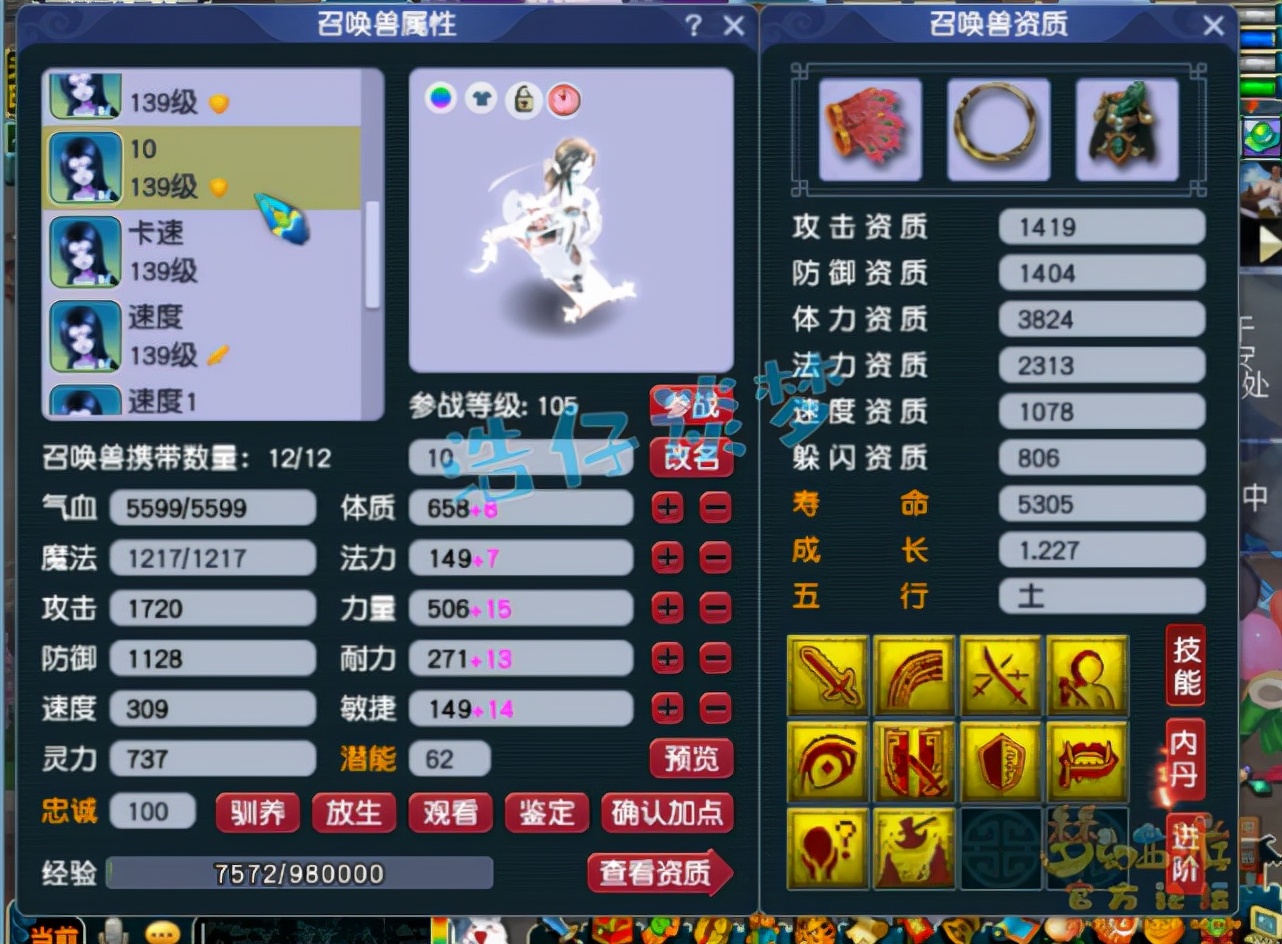
Task: Open the pet dye color palette icon
Action: [x=441, y=99]
